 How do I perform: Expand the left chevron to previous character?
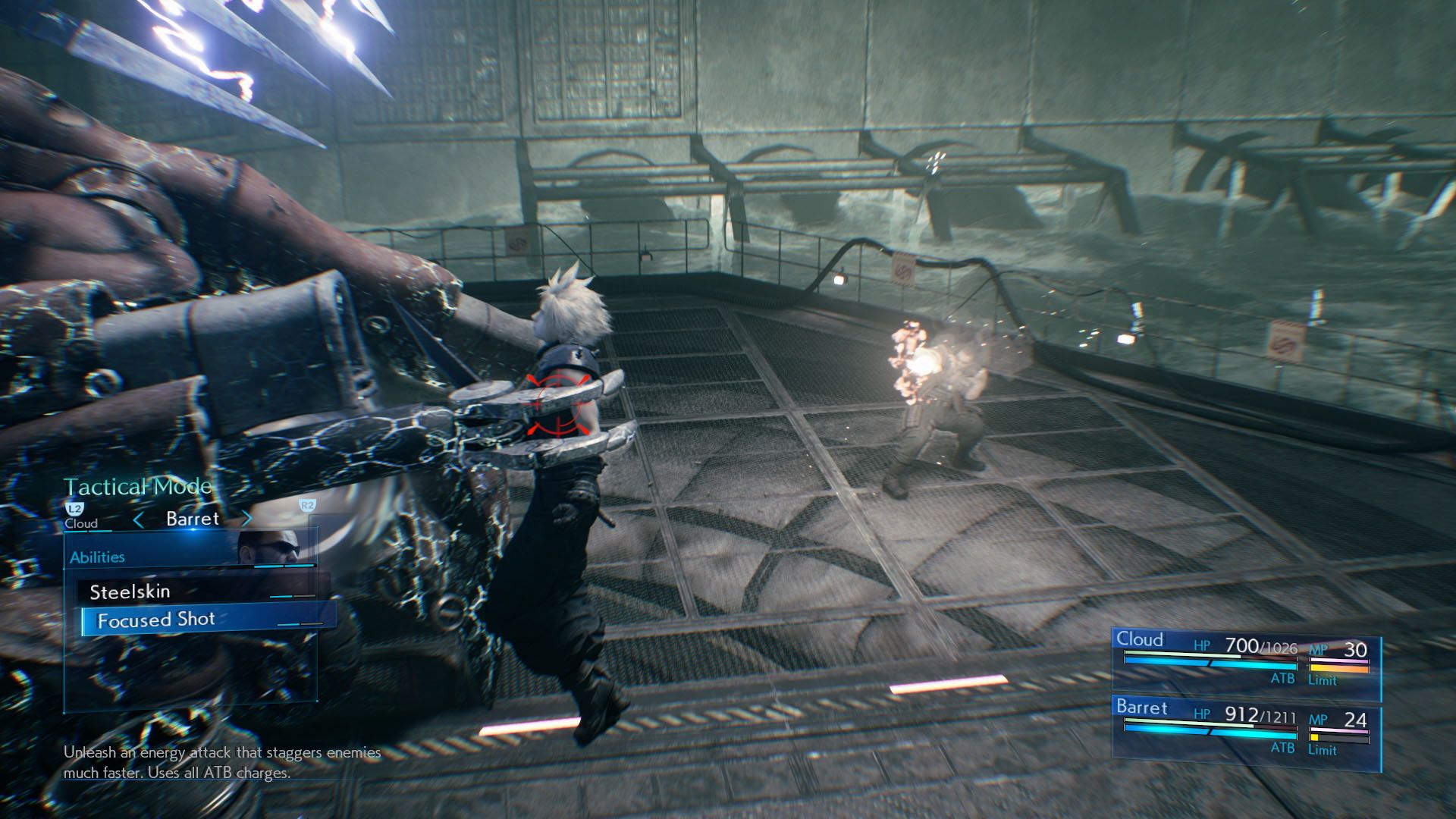(140, 519)
